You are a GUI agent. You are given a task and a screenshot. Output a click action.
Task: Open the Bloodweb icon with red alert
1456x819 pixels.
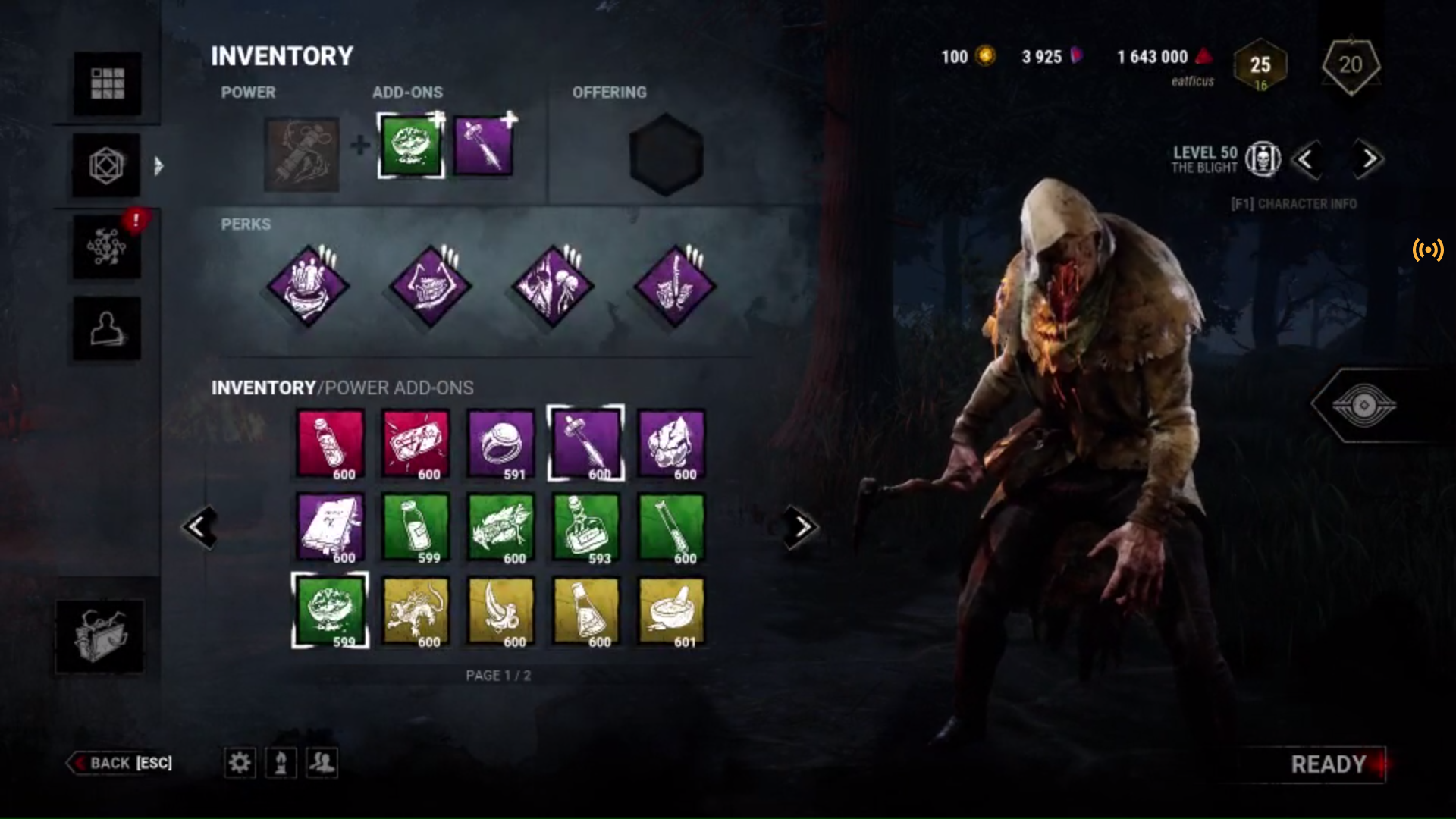pos(106,246)
